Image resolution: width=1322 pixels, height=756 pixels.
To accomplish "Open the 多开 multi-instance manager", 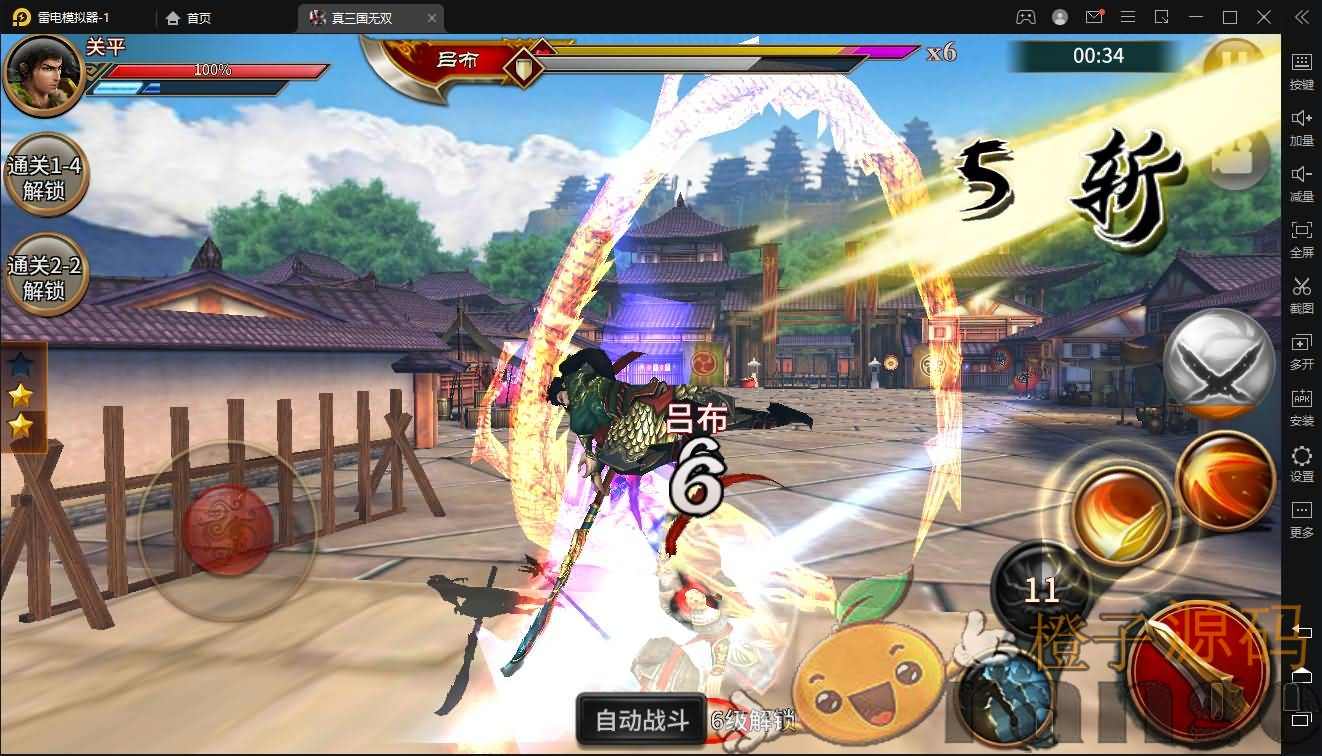I will click(1301, 352).
